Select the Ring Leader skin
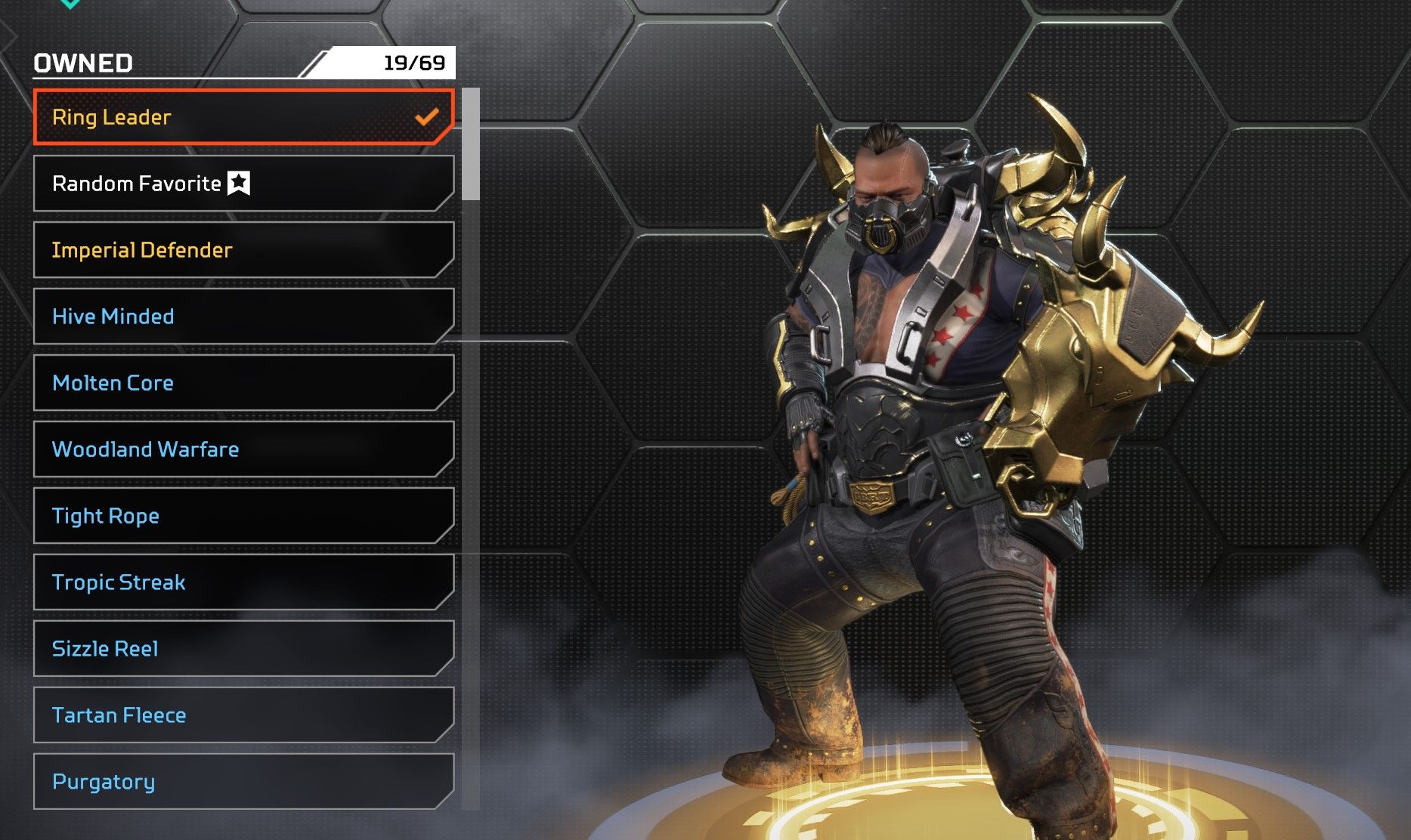Screen dimensions: 1411x840 pos(243,117)
